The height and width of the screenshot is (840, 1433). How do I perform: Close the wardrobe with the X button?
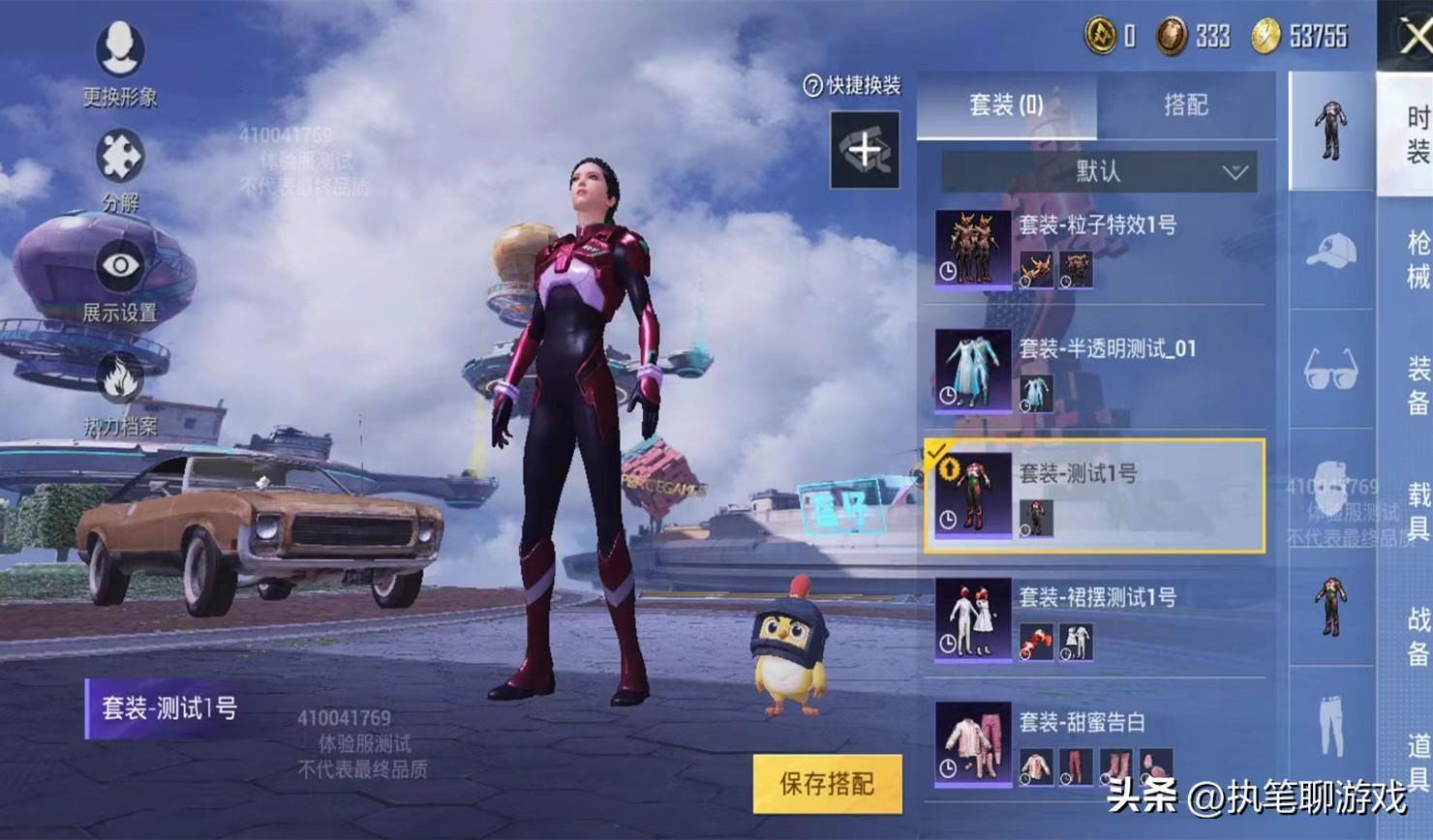(1415, 36)
